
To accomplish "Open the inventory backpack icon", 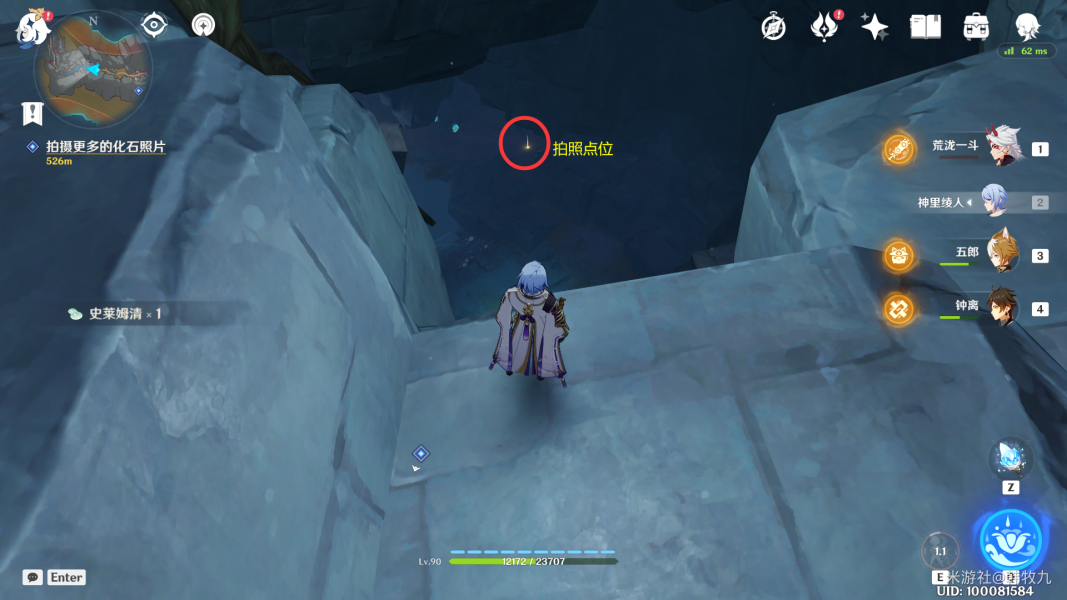I will 976,27.
